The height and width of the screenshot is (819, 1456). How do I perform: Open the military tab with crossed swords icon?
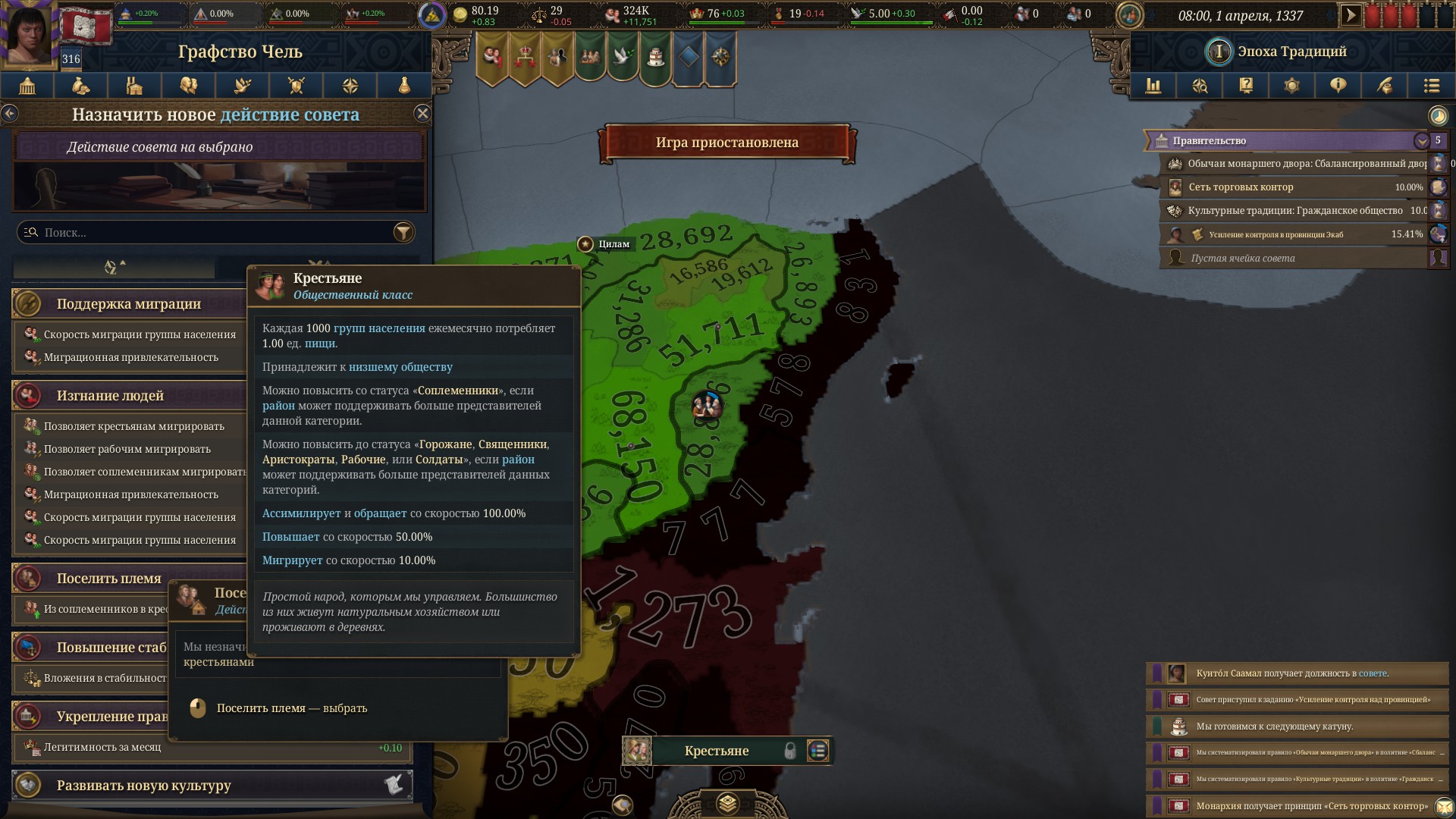296,86
